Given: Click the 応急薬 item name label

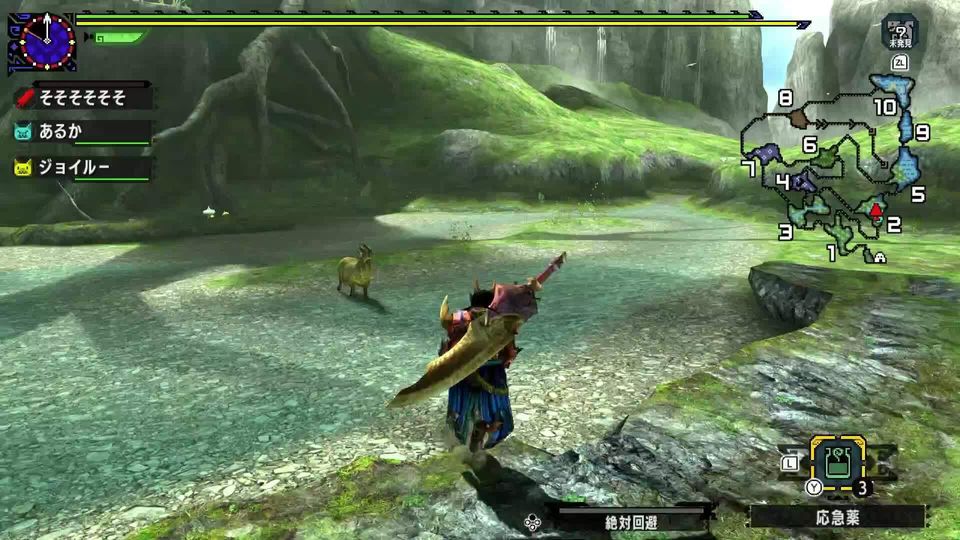Looking at the screenshot, I should (x=838, y=519).
